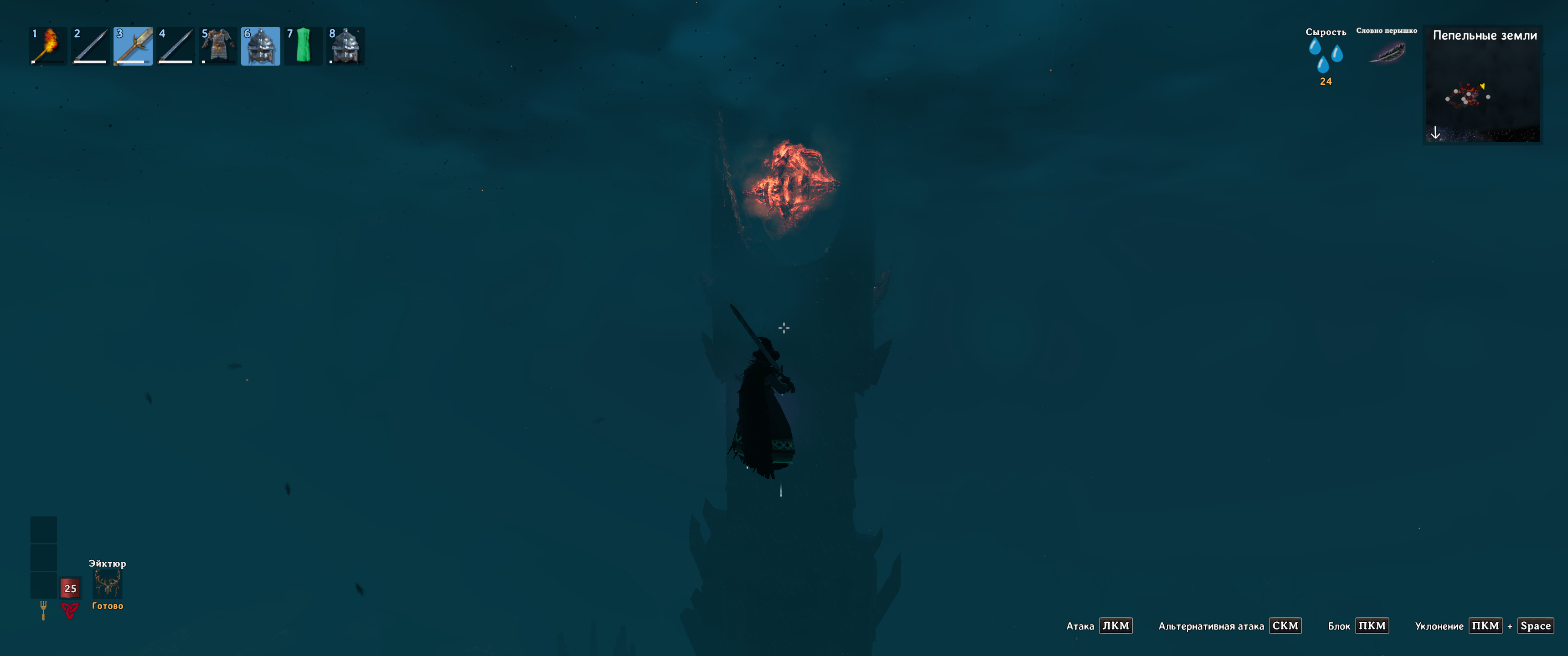1568x656 pixels.
Task: Click the yellow fork food icon
Action: [x=43, y=609]
